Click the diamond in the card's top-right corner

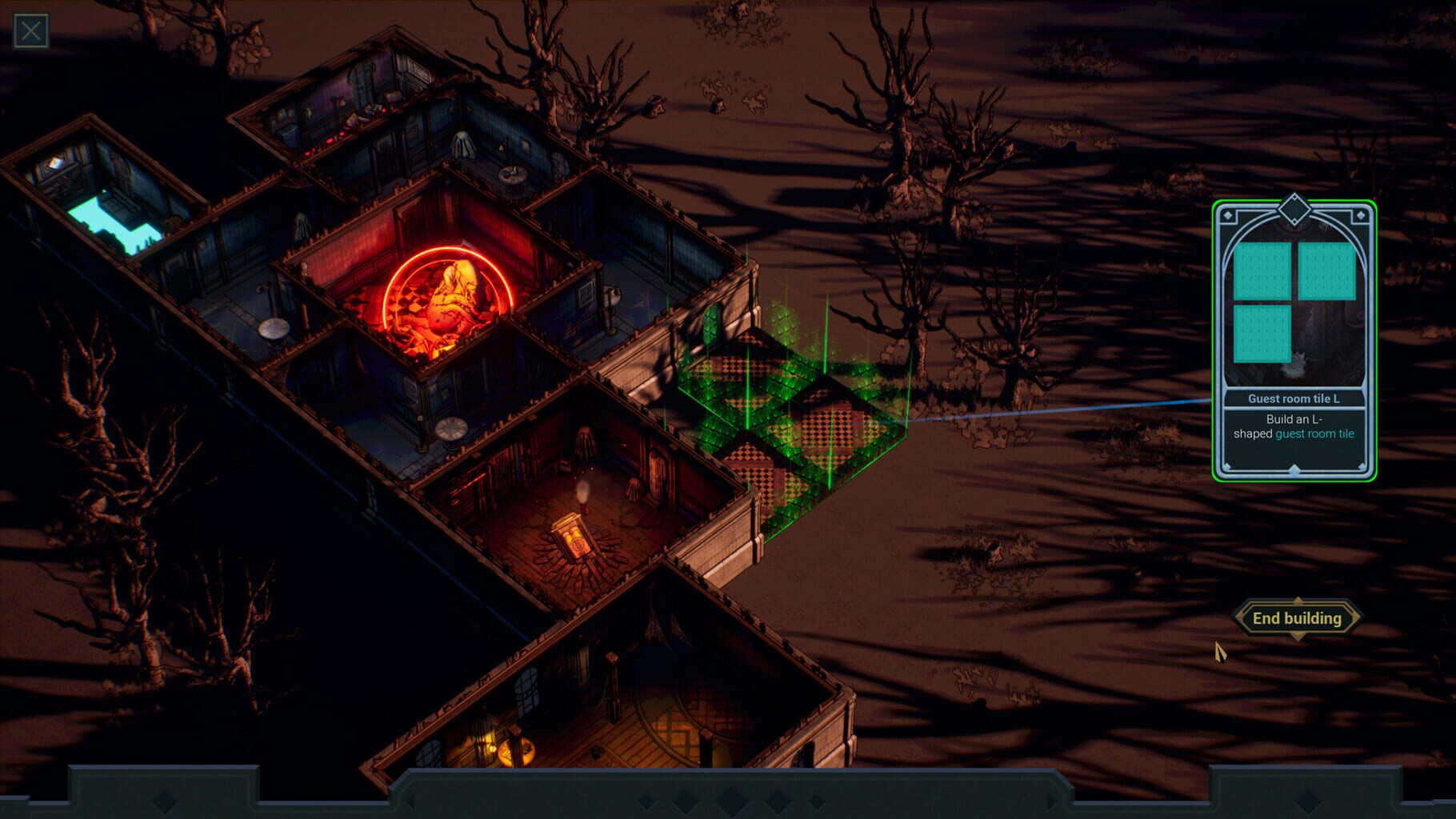pyautogui.click(x=1359, y=215)
